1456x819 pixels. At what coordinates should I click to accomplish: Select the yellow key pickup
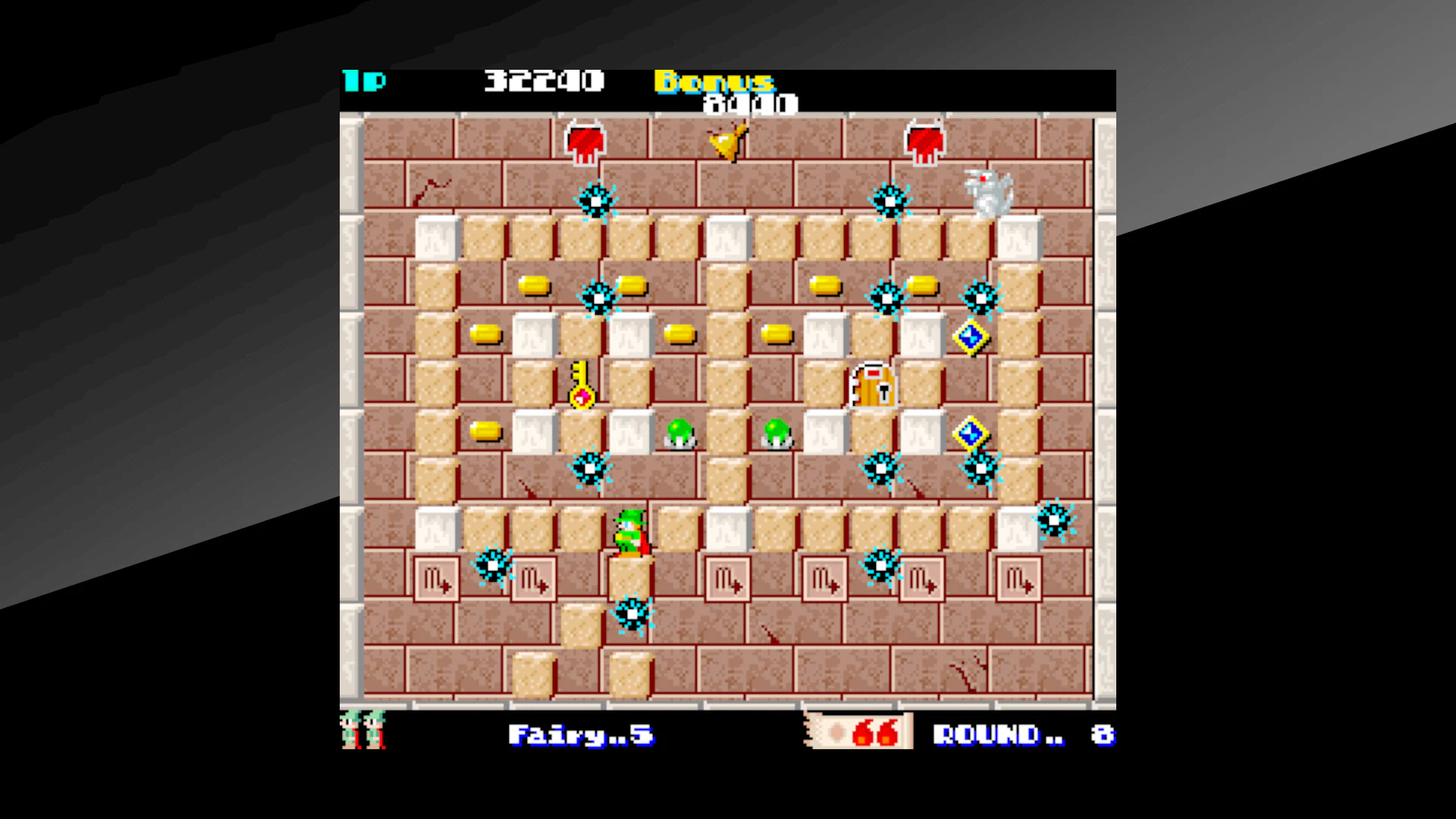(581, 387)
